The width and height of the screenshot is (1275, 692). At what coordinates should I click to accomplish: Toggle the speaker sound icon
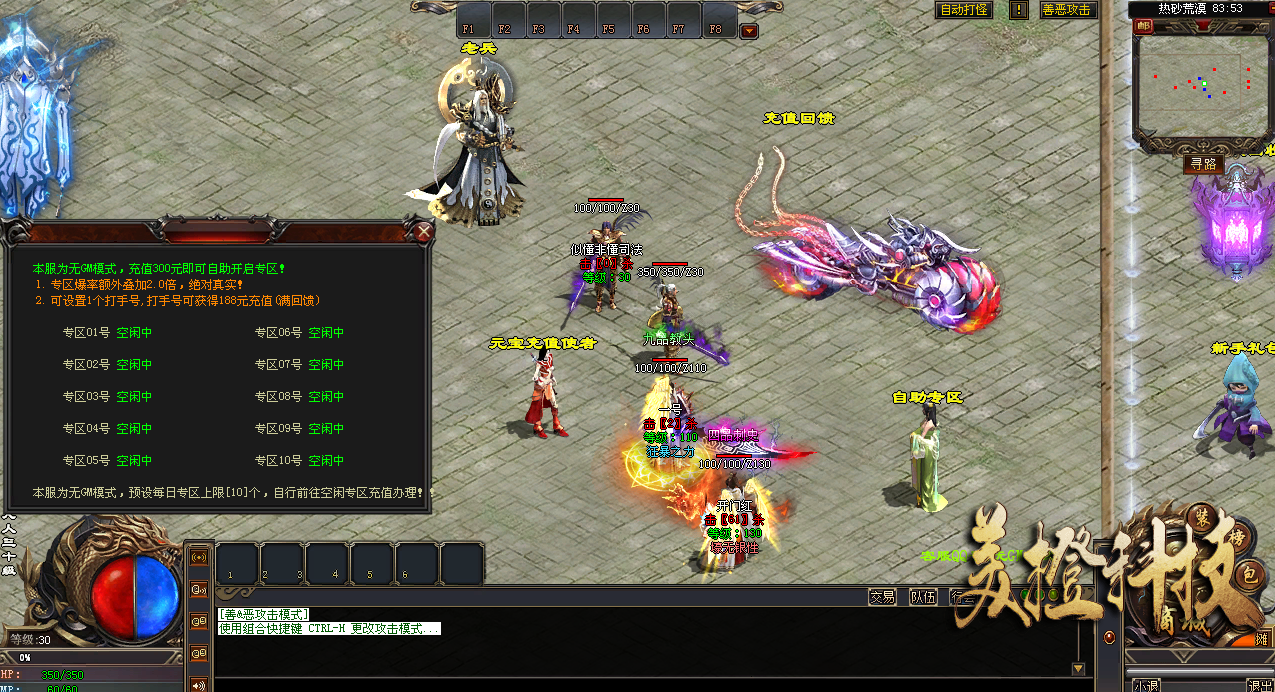coord(198,685)
